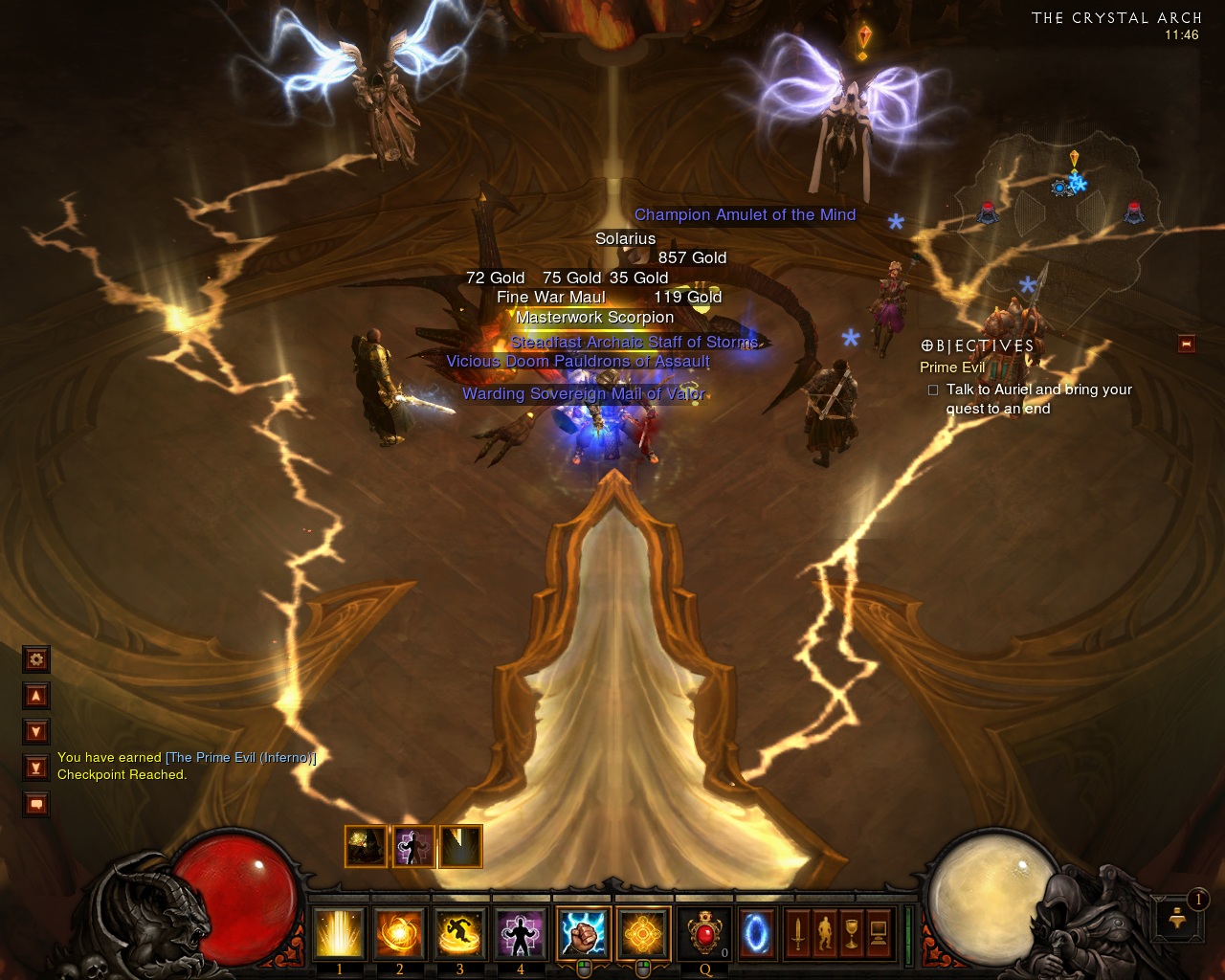Jump to the bottom of chat

pyautogui.click(x=36, y=768)
